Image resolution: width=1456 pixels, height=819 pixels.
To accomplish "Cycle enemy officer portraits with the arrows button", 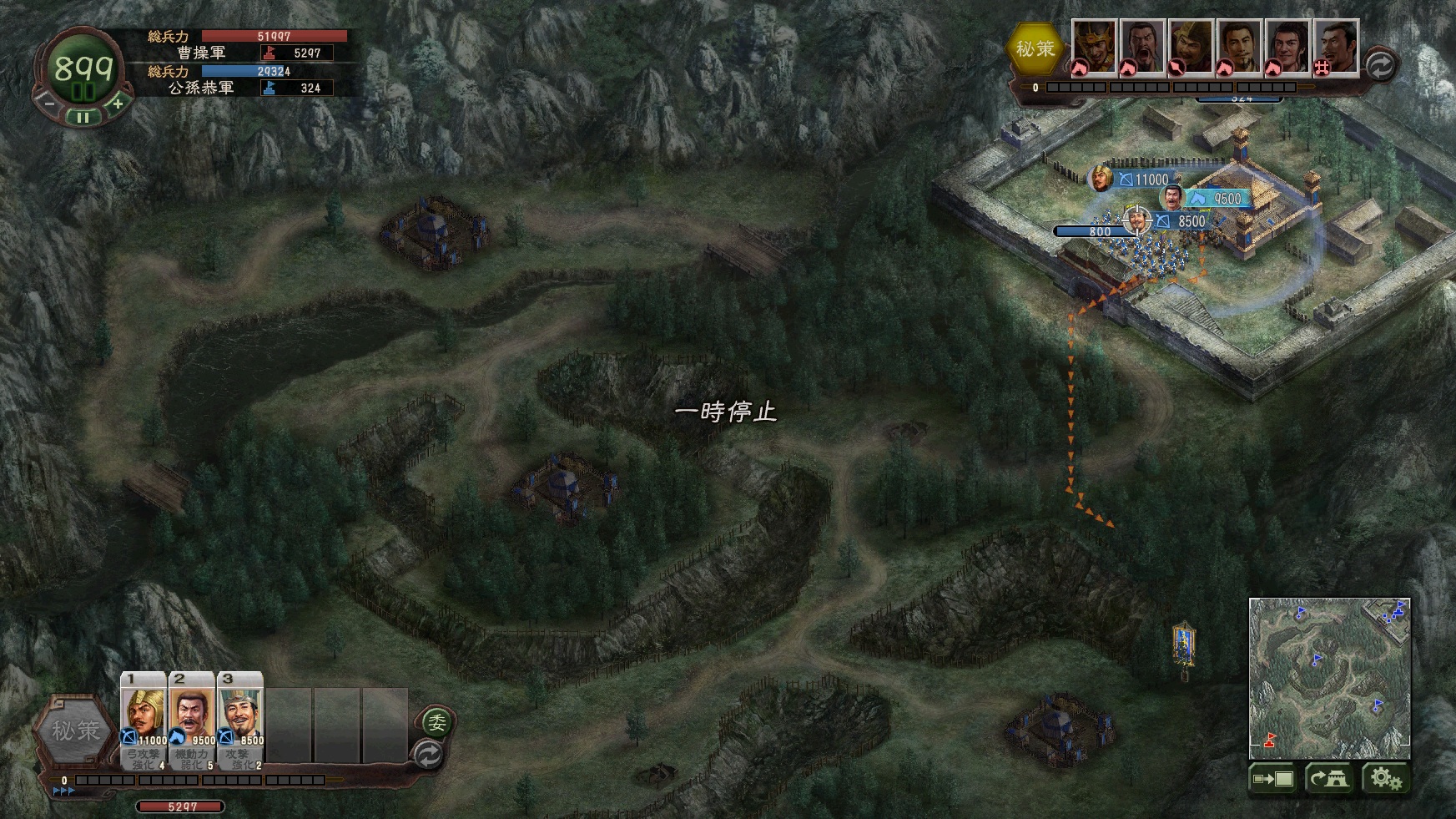I will 1380,65.
